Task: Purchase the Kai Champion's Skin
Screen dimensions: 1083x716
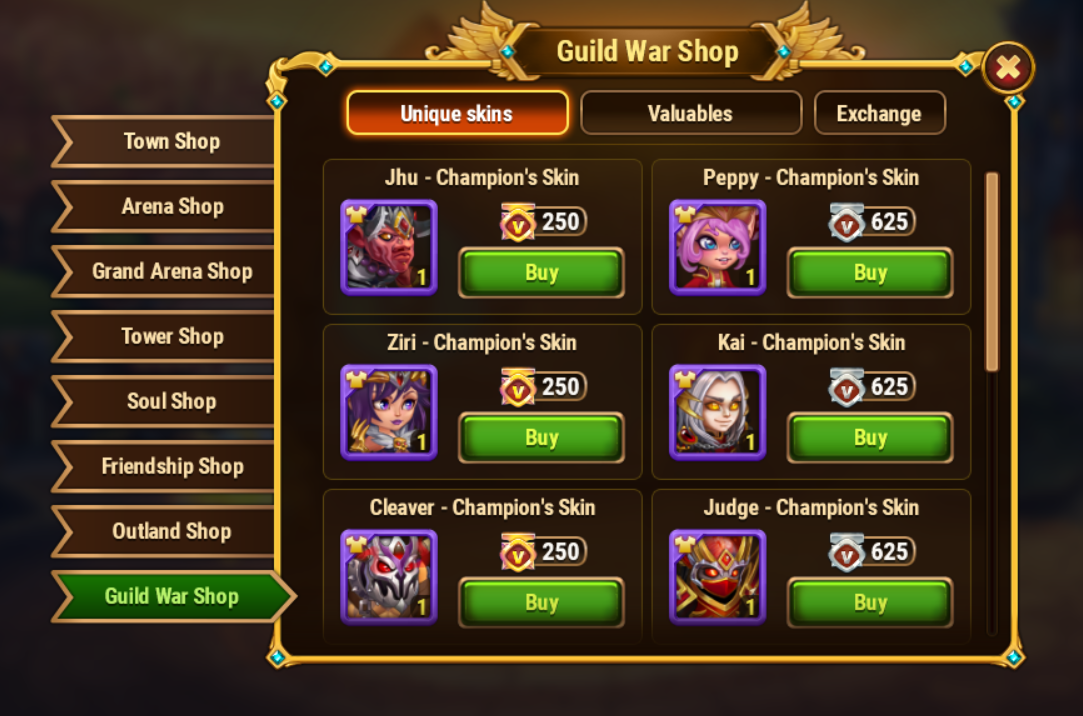Action: tap(870, 438)
